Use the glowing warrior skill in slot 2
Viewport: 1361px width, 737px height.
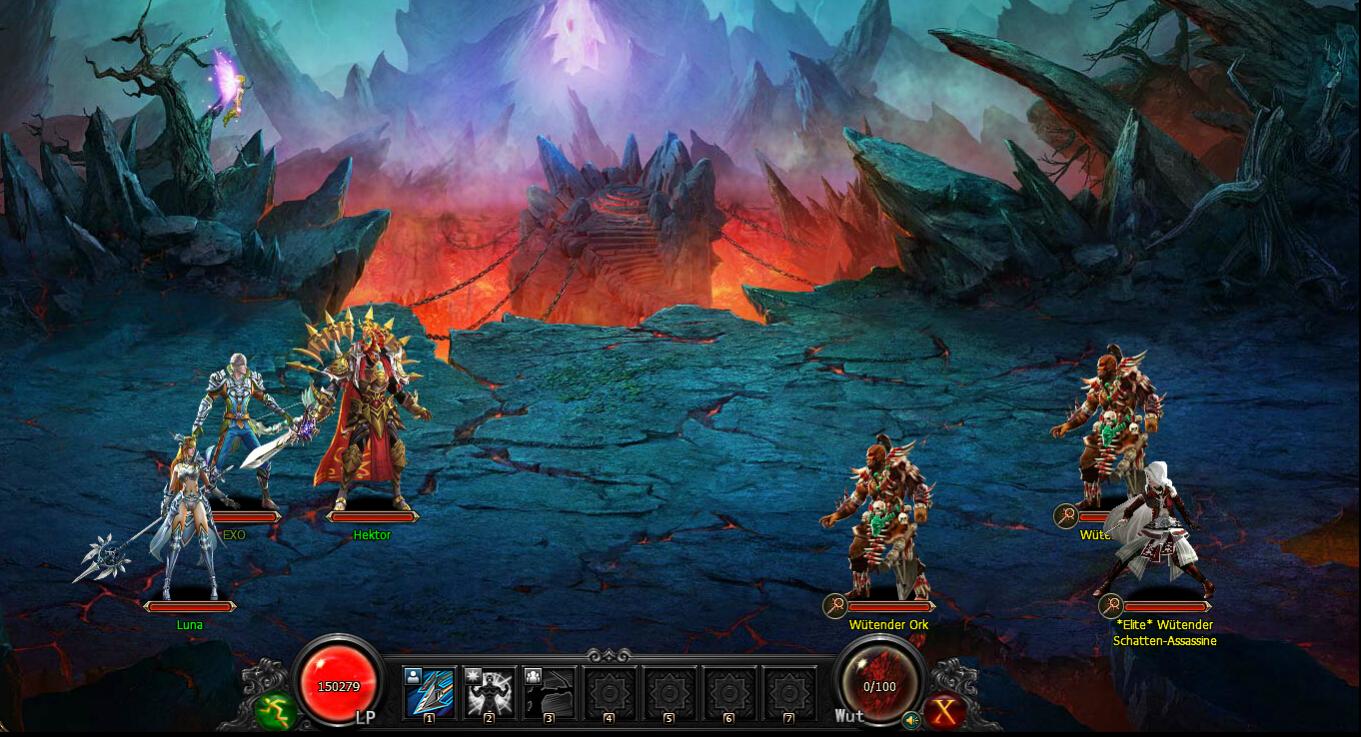pyautogui.click(x=489, y=691)
